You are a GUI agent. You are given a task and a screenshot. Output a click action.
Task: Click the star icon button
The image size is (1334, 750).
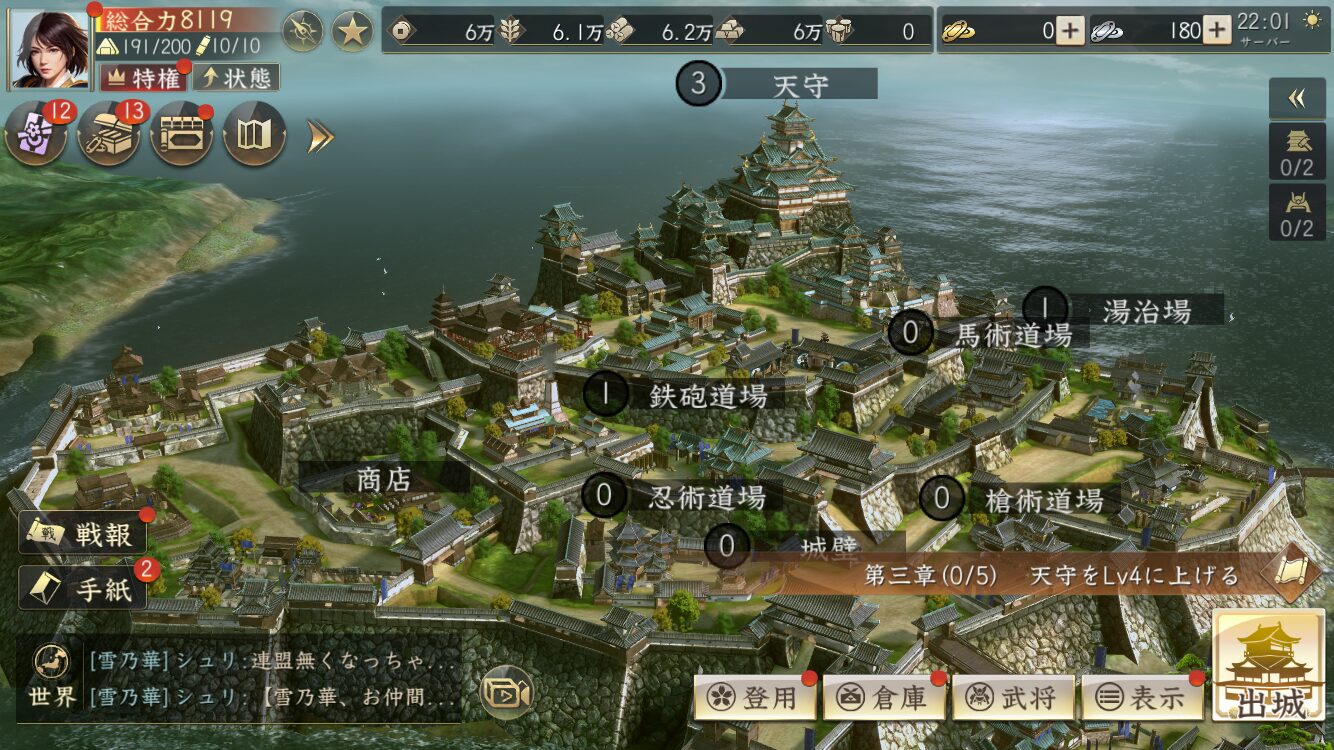click(x=352, y=31)
